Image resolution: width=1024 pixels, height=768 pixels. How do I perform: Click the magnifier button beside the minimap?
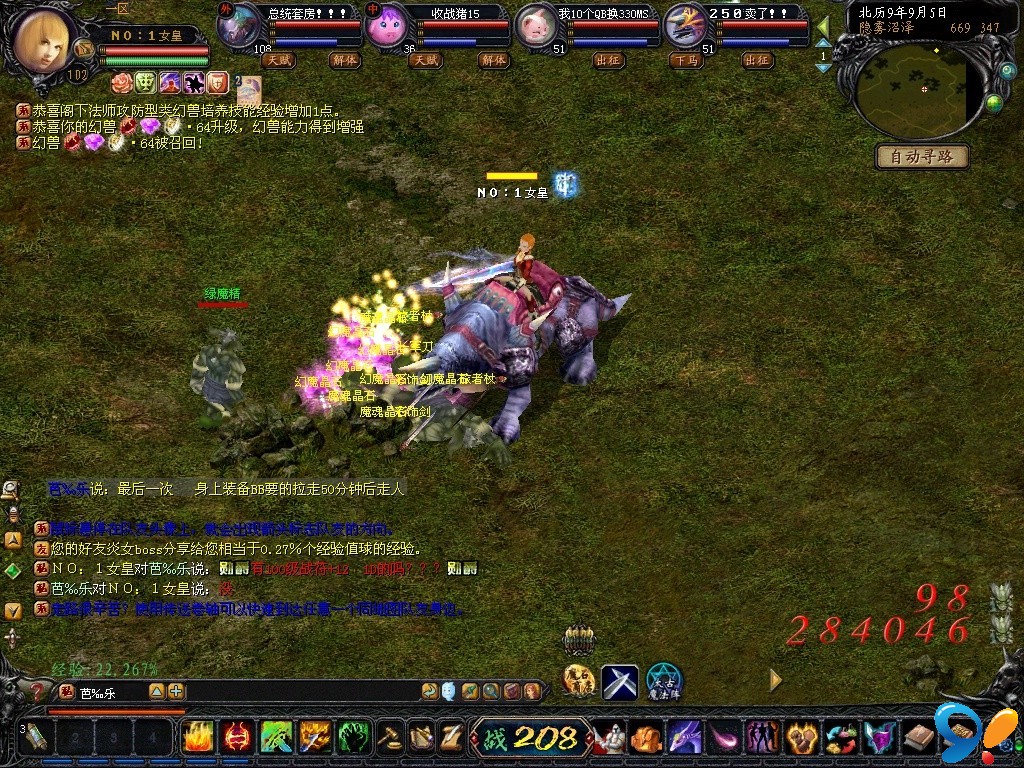click(x=1007, y=70)
